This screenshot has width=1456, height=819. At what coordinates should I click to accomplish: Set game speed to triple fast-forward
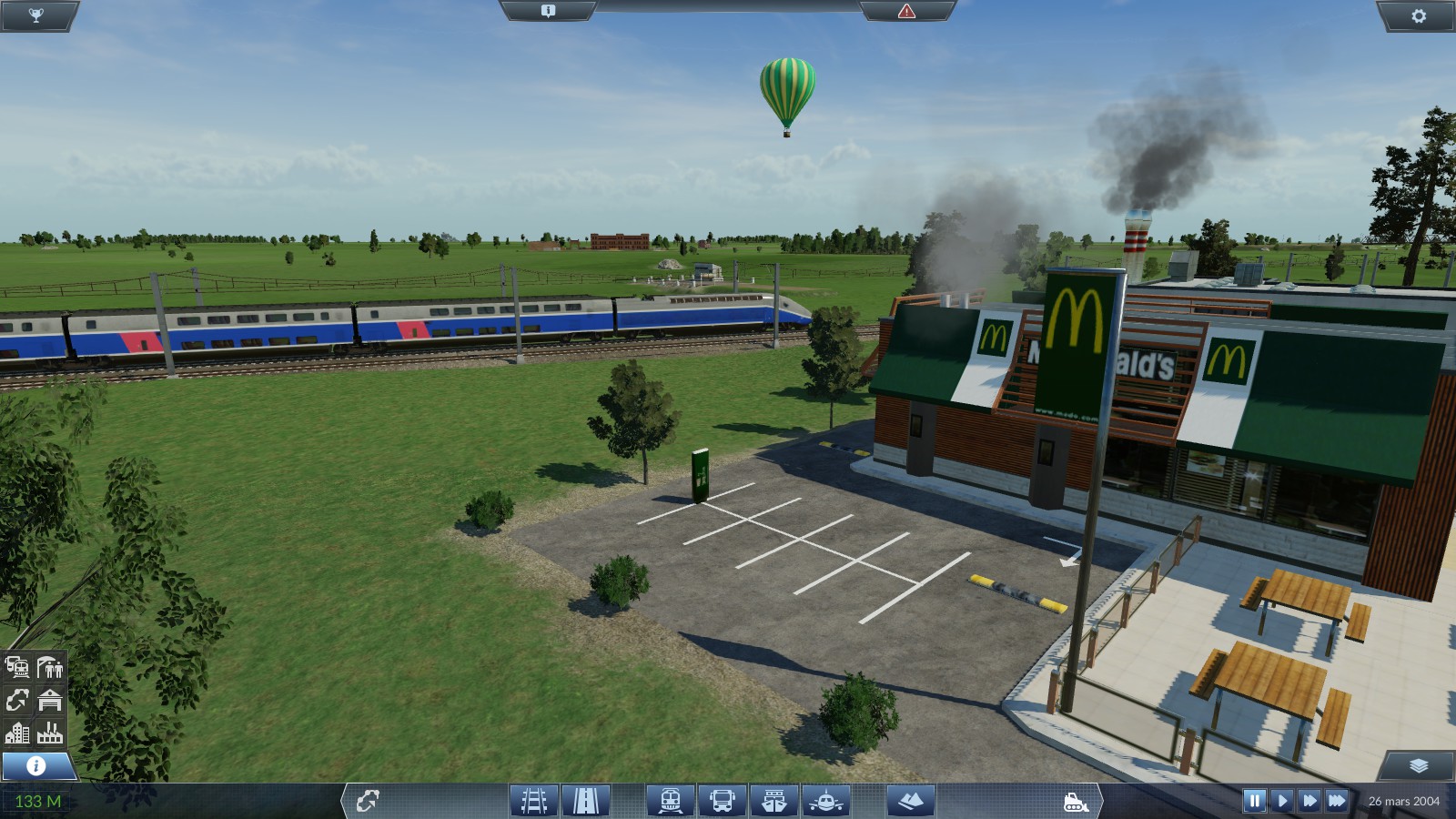1336,801
